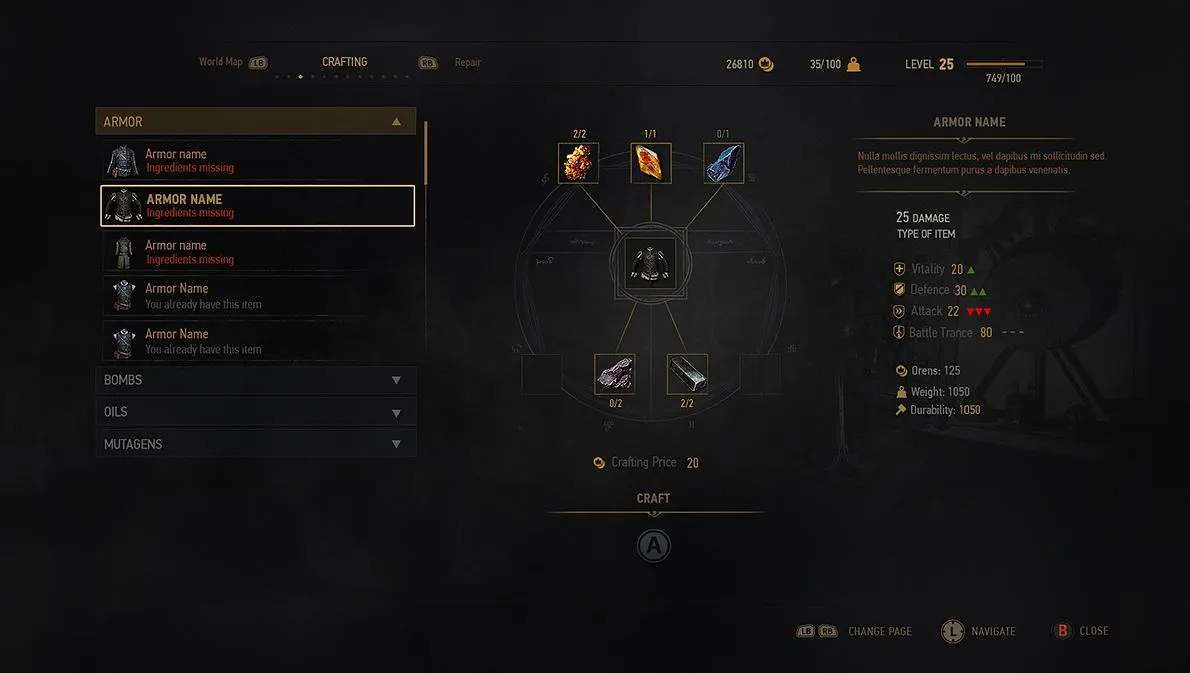The image size is (1190, 673).
Task: Select the purple ore ingredient slot
Action: click(615, 374)
